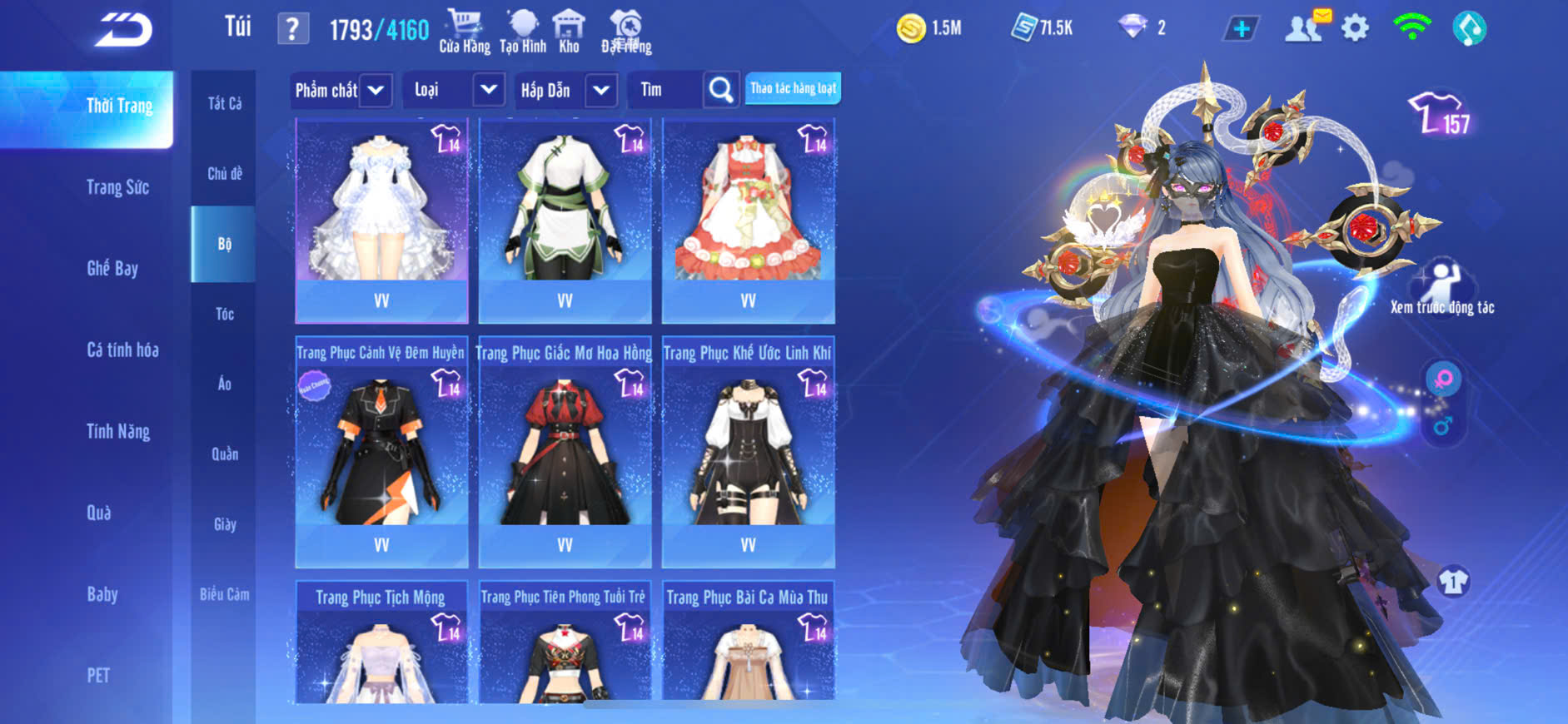1568x724 pixels.
Task: Go back using the return arrow
Action: [x=123, y=31]
